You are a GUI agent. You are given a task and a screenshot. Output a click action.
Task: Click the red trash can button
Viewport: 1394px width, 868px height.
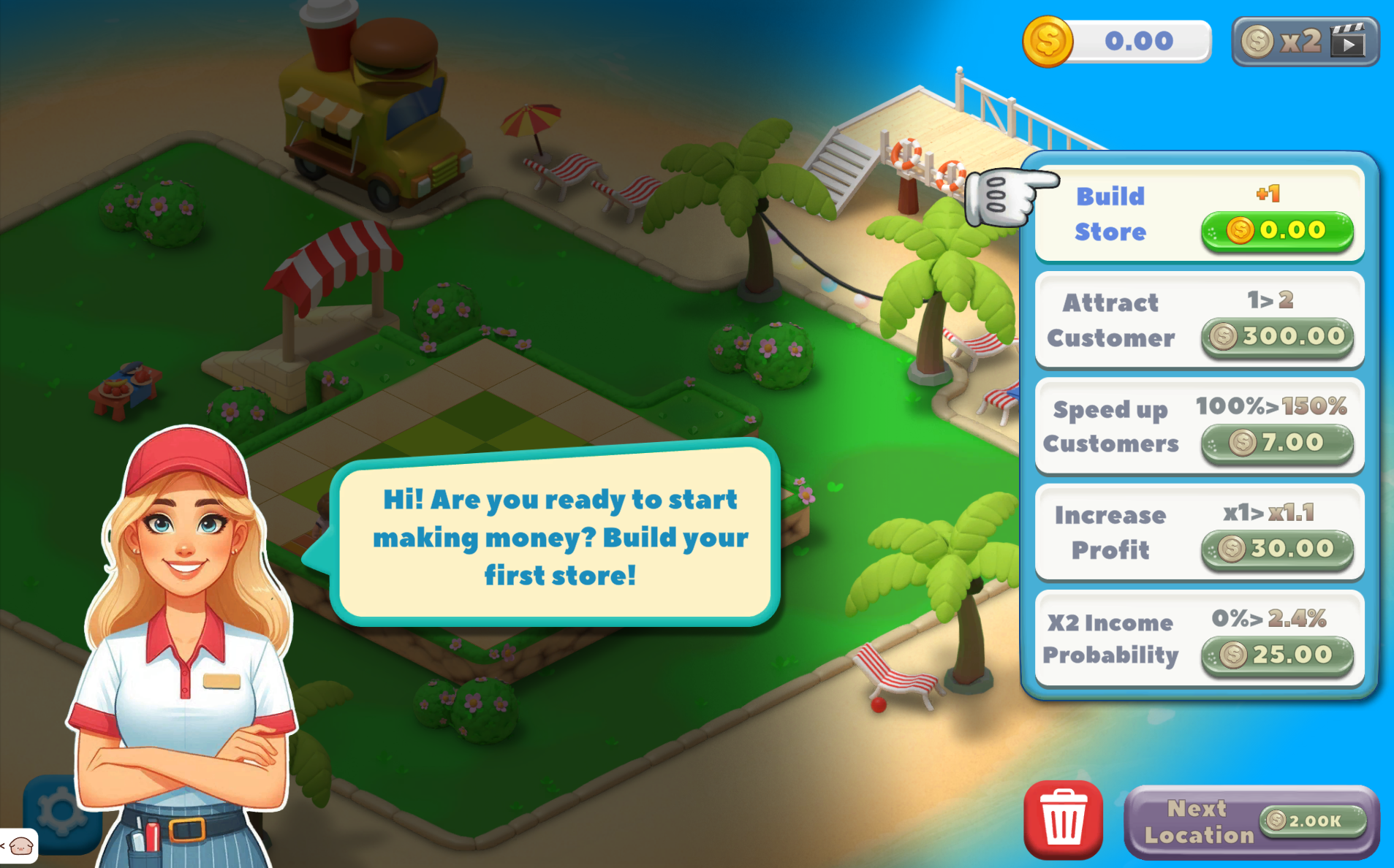[x=1062, y=820]
